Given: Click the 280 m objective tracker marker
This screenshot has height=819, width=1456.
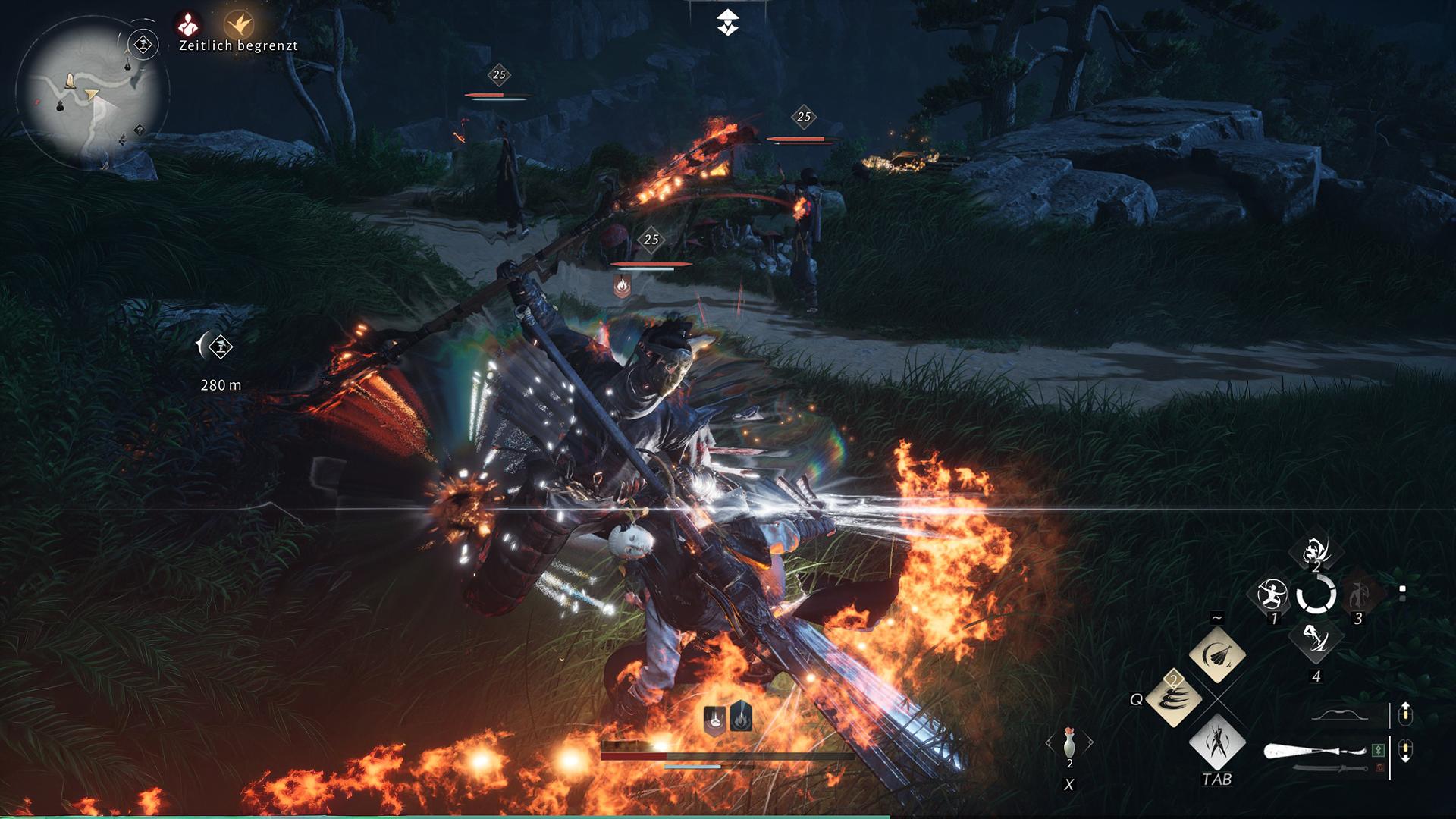Looking at the screenshot, I should coord(219,347).
